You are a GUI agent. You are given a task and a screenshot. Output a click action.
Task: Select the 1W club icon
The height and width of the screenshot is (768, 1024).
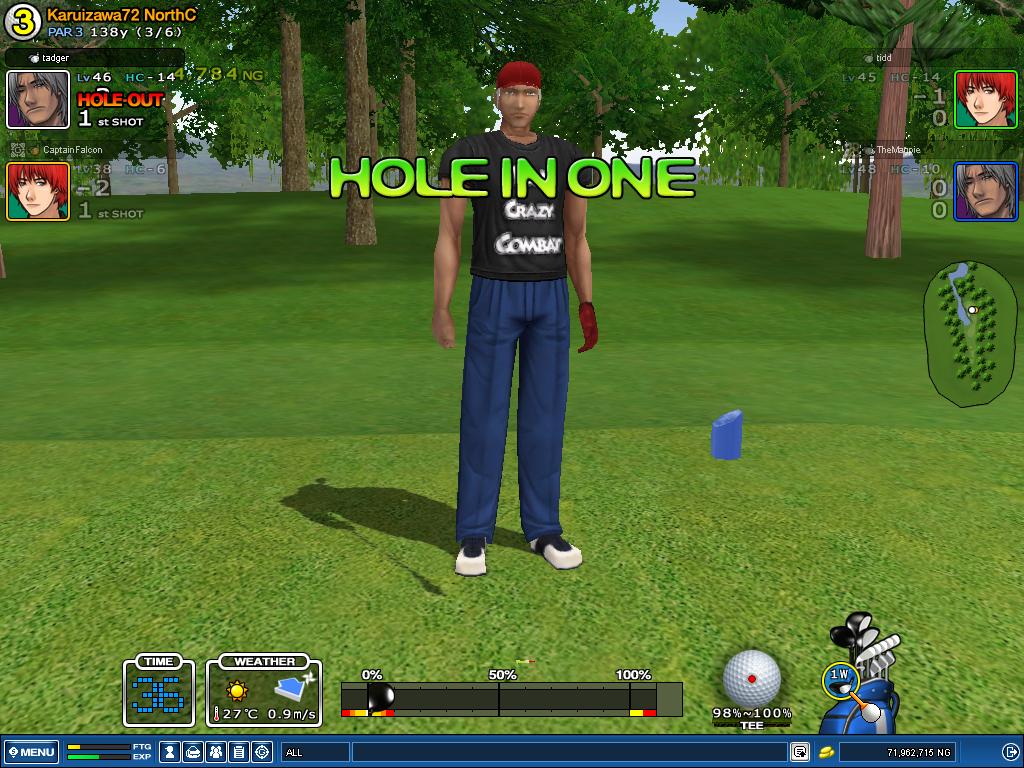tap(839, 677)
